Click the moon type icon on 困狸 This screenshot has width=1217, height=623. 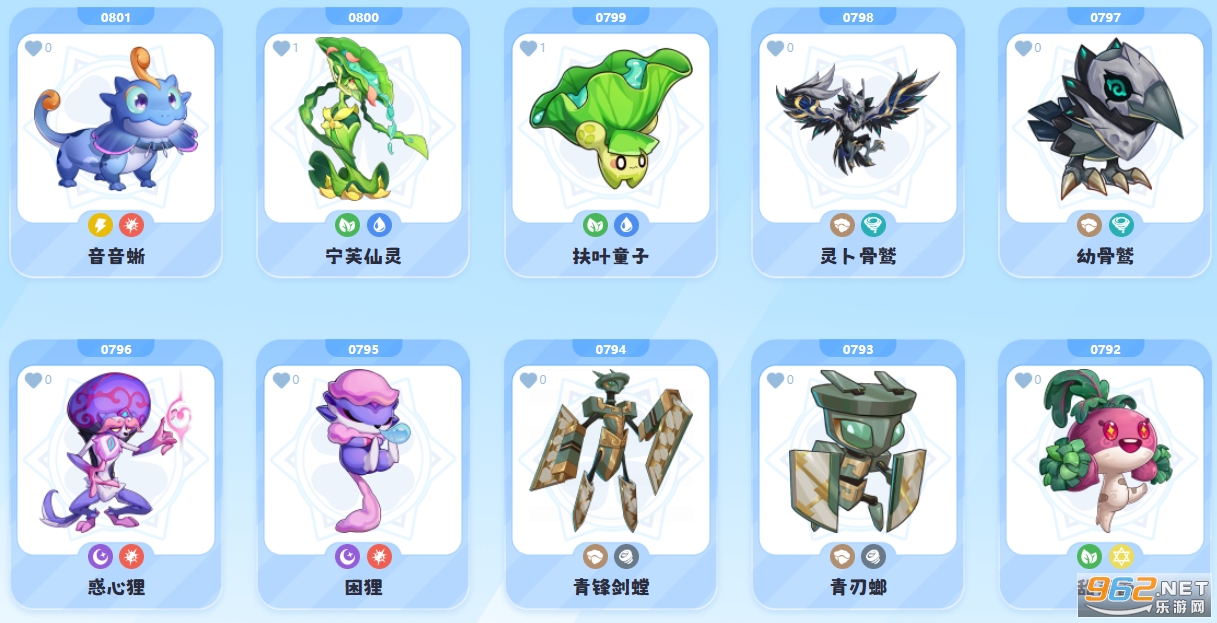[348, 556]
